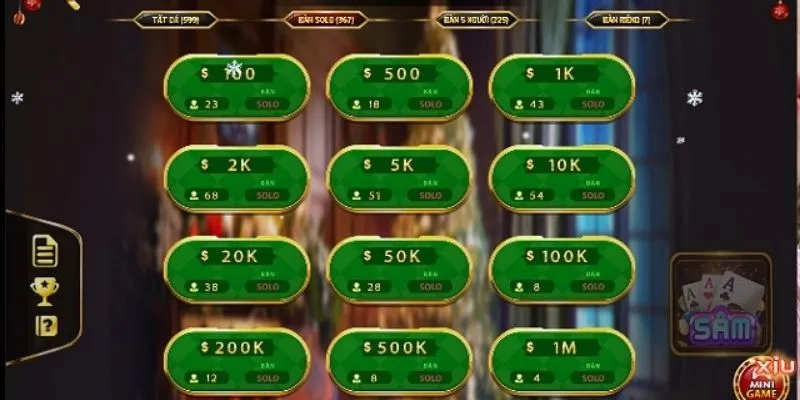Image resolution: width=800 pixels, height=400 pixels.
Task: Choose the $50K solo table
Action: 400,269
